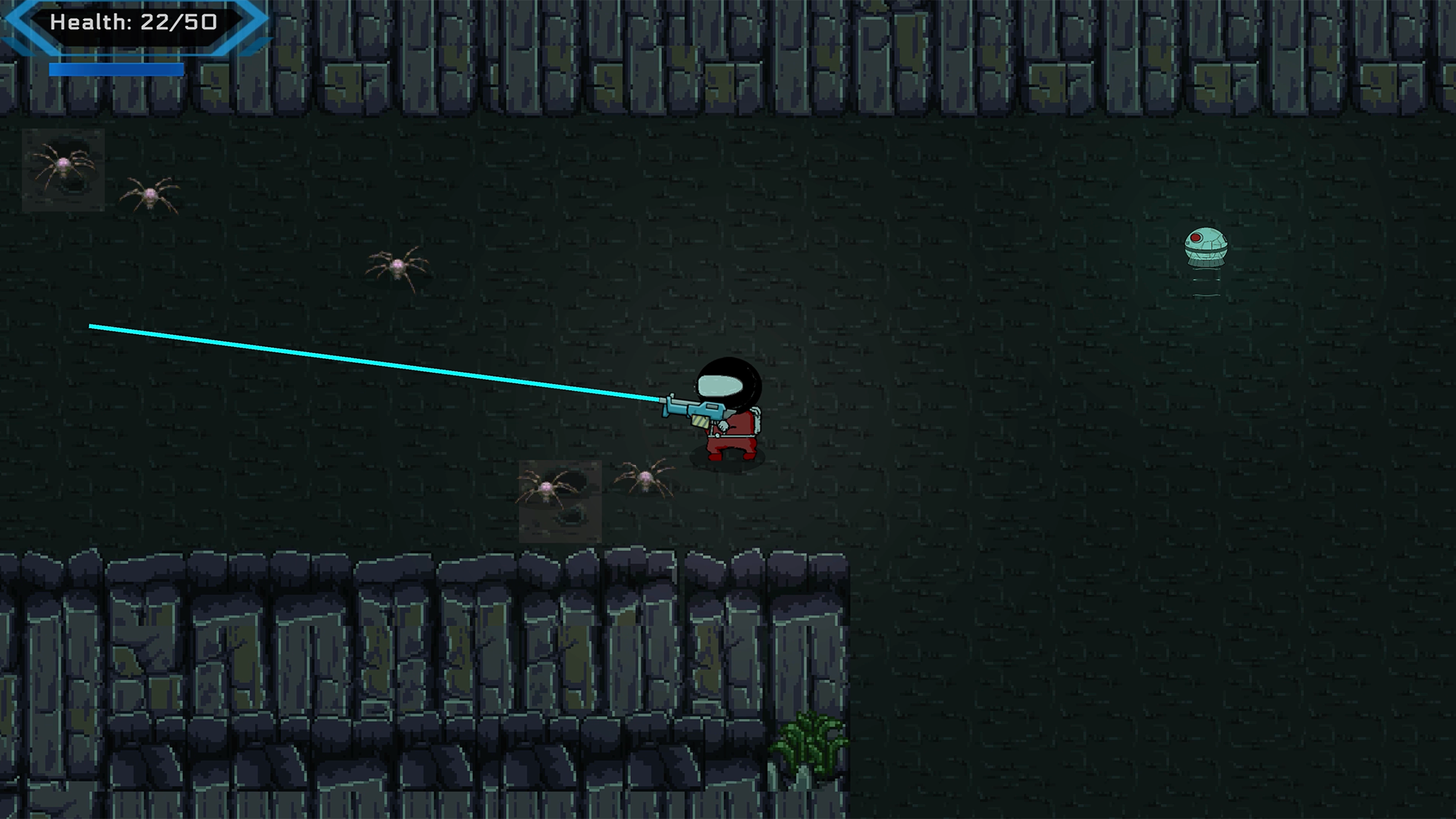Click the jellyfish enemy on the right side
The height and width of the screenshot is (819, 1456).
(1206, 246)
